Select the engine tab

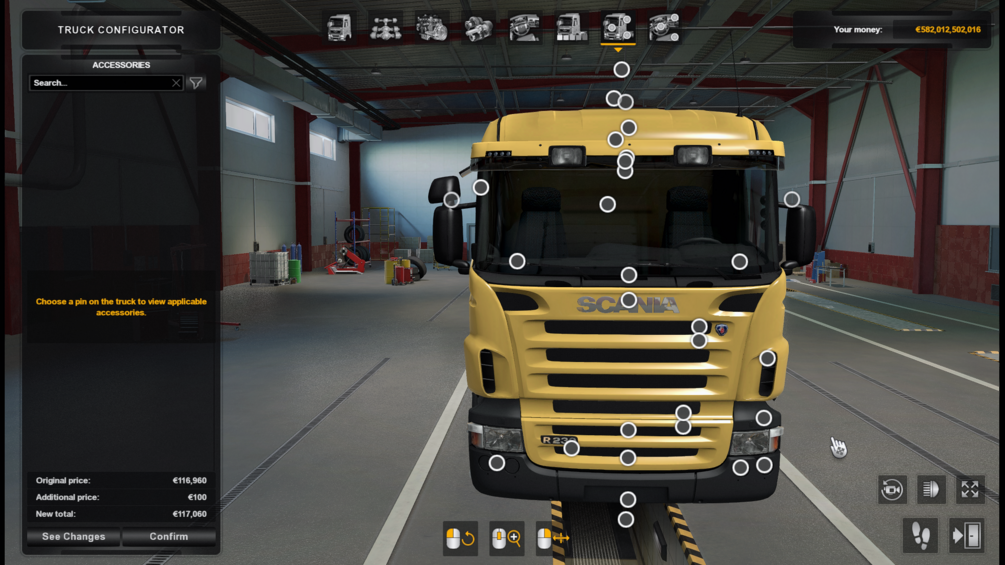coord(432,28)
